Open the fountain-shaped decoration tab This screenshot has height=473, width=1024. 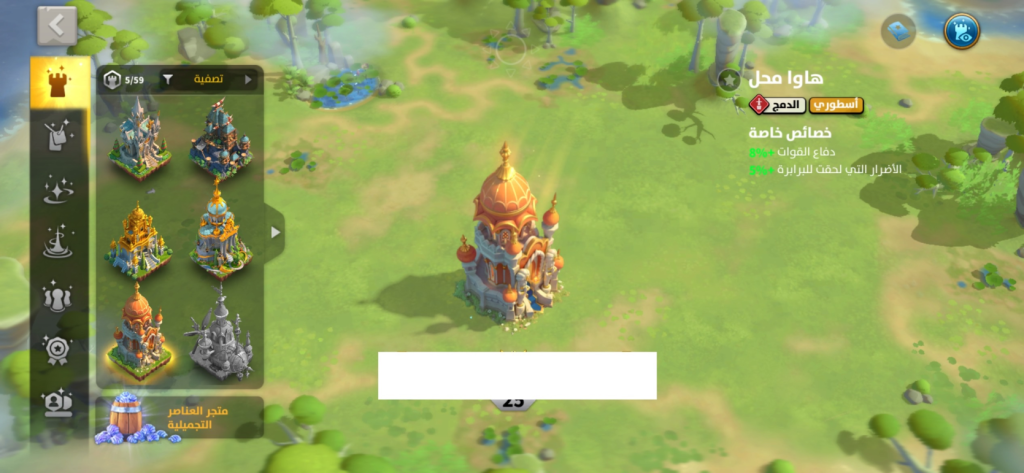(x=60, y=243)
